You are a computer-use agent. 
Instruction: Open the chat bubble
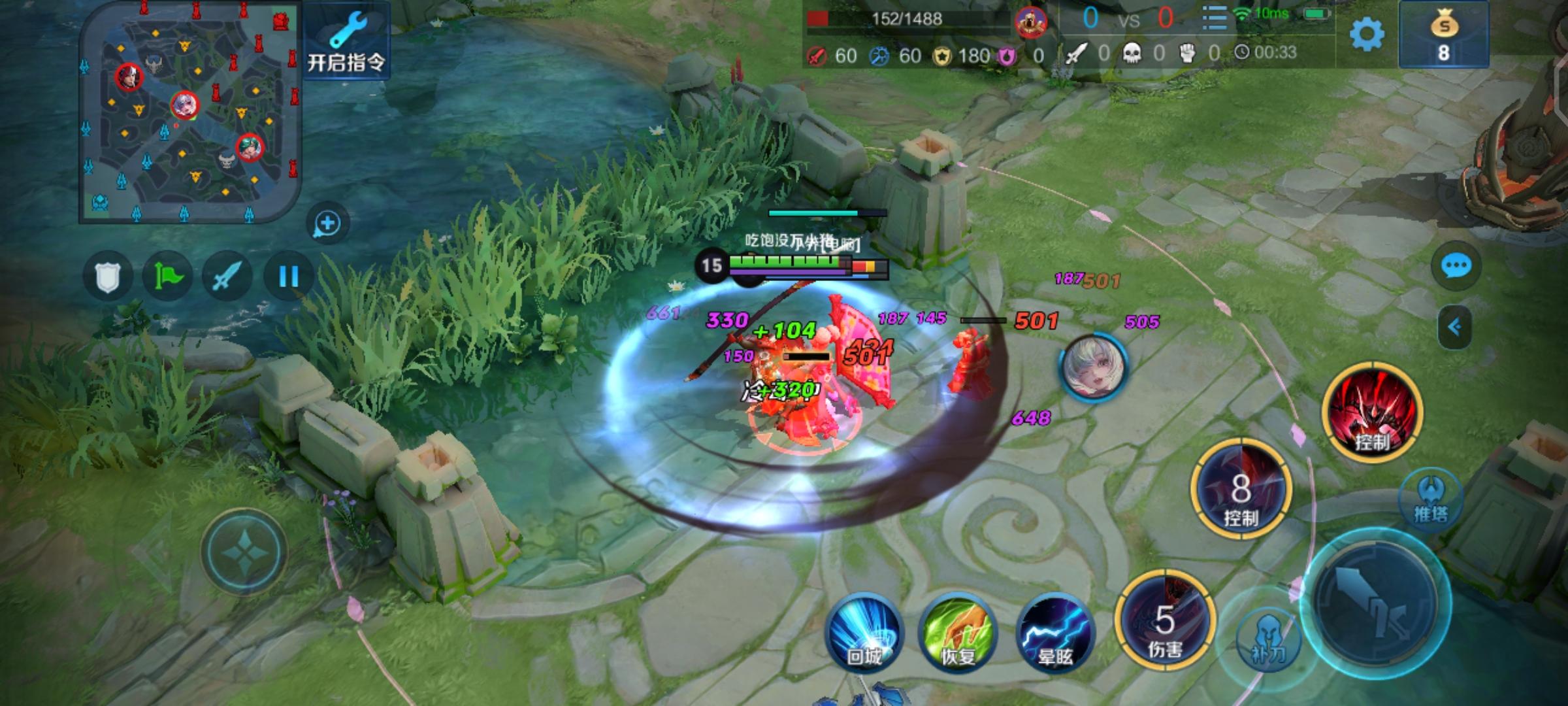click(x=1456, y=266)
